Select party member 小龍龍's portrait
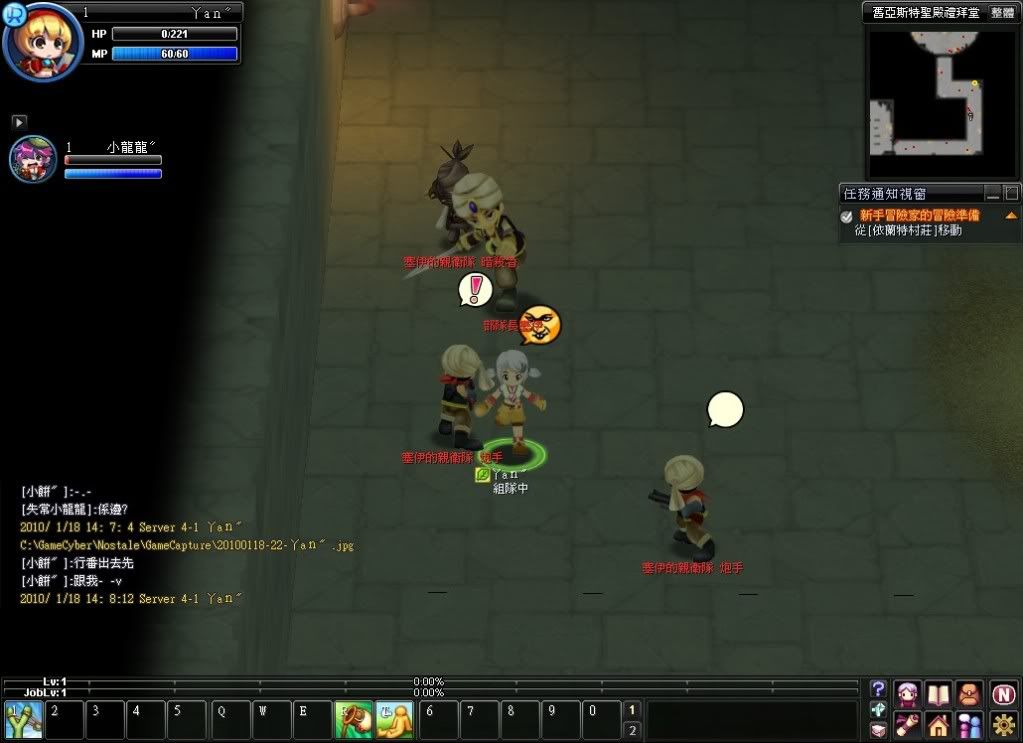Viewport: 1023px width, 743px height. coord(32,159)
